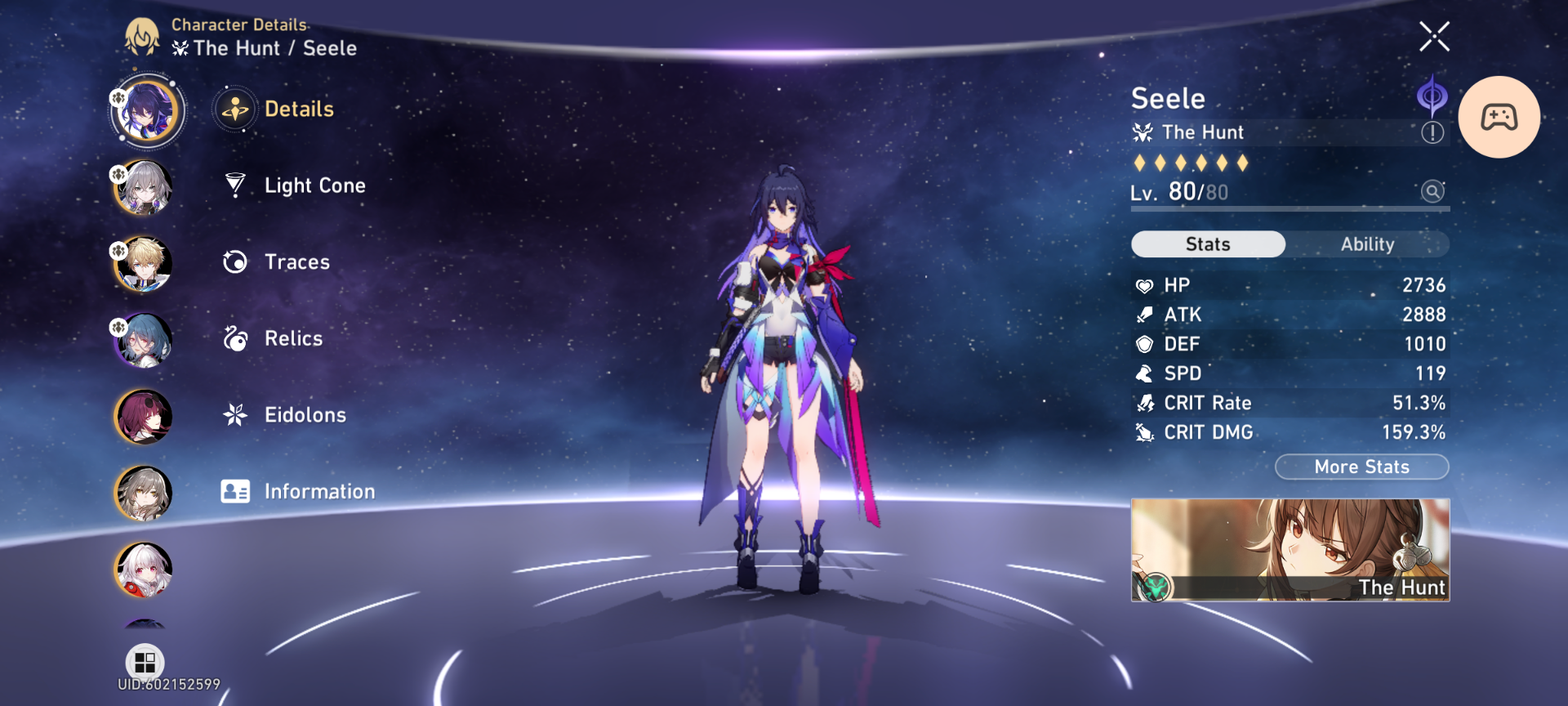
Task: Open More Stats
Action: (1361, 467)
